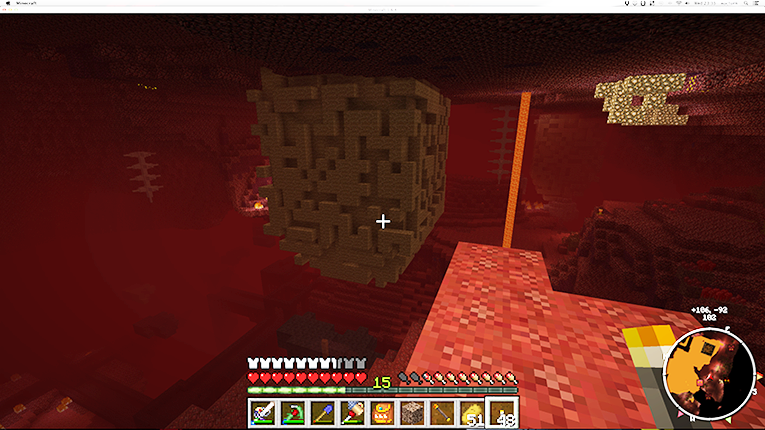The image size is (765, 430).
Task: Choose the blue shovel in the hotbar
Action: click(x=322, y=412)
